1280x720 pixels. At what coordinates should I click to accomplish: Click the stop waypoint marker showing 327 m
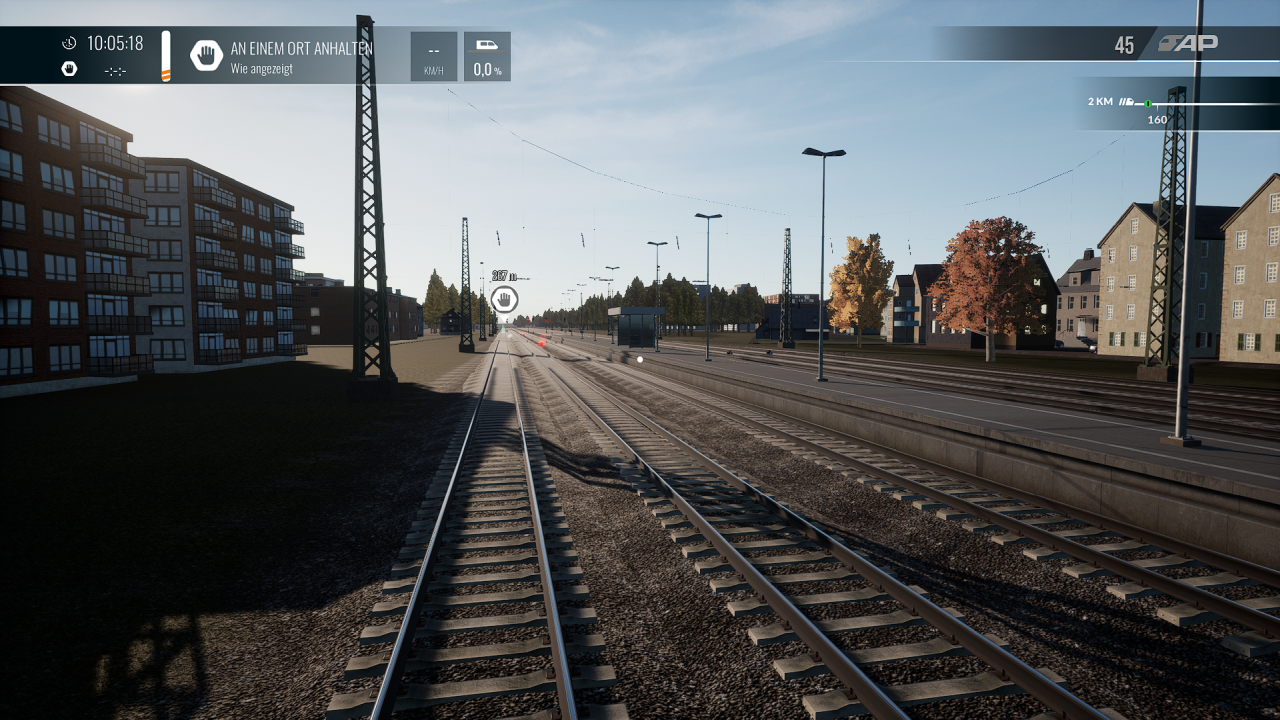[504, 298]
